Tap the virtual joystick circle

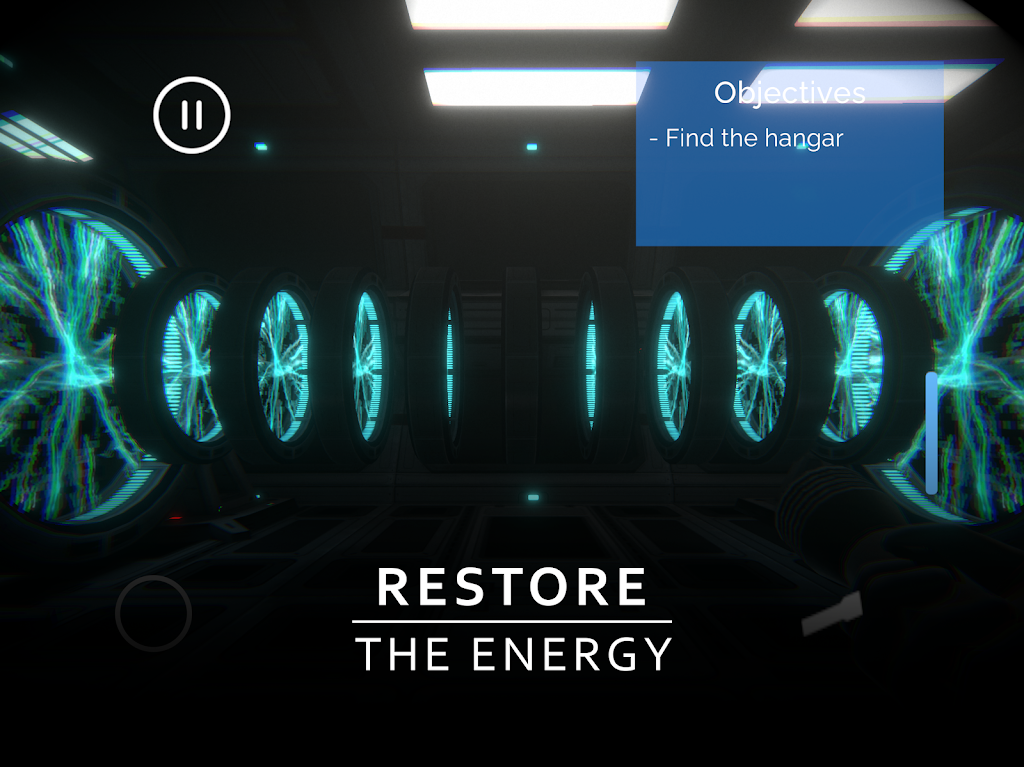pyautogui.click(x=153, y=613)
